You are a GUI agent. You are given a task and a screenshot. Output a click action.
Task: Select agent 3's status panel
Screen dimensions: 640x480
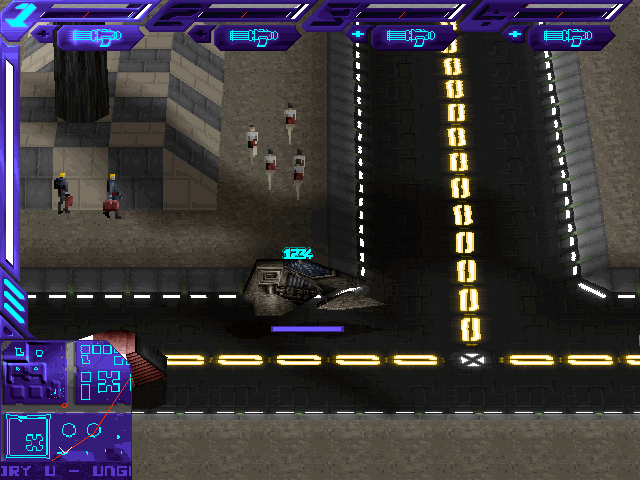395,11
